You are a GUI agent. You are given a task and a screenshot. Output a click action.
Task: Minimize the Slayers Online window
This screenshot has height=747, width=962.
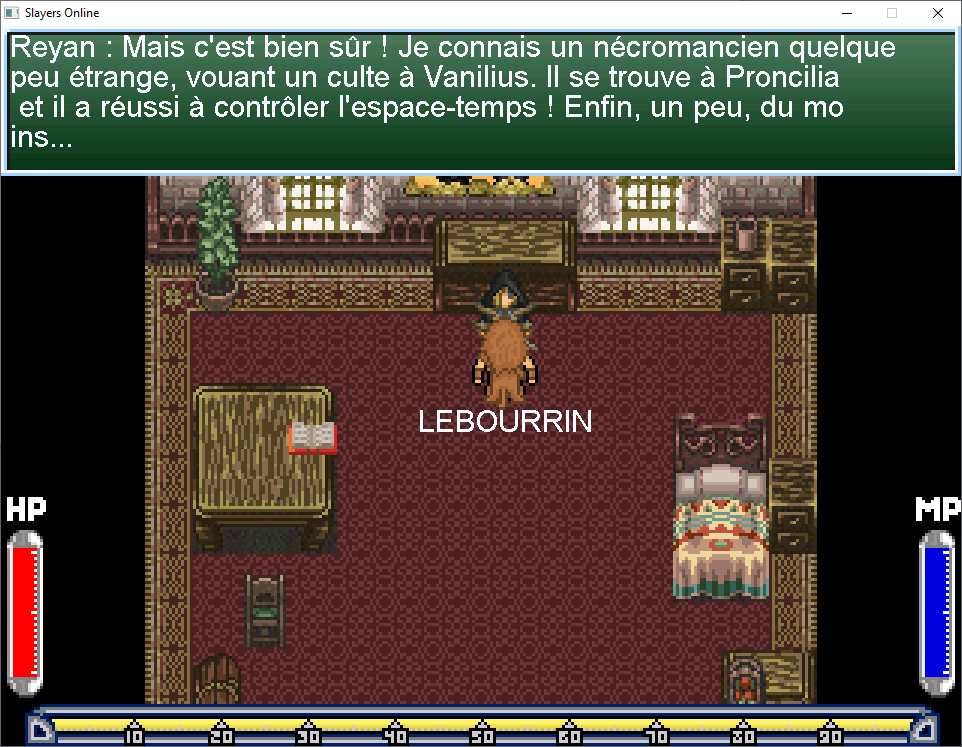pyautogui.click(x=846, y=14)
